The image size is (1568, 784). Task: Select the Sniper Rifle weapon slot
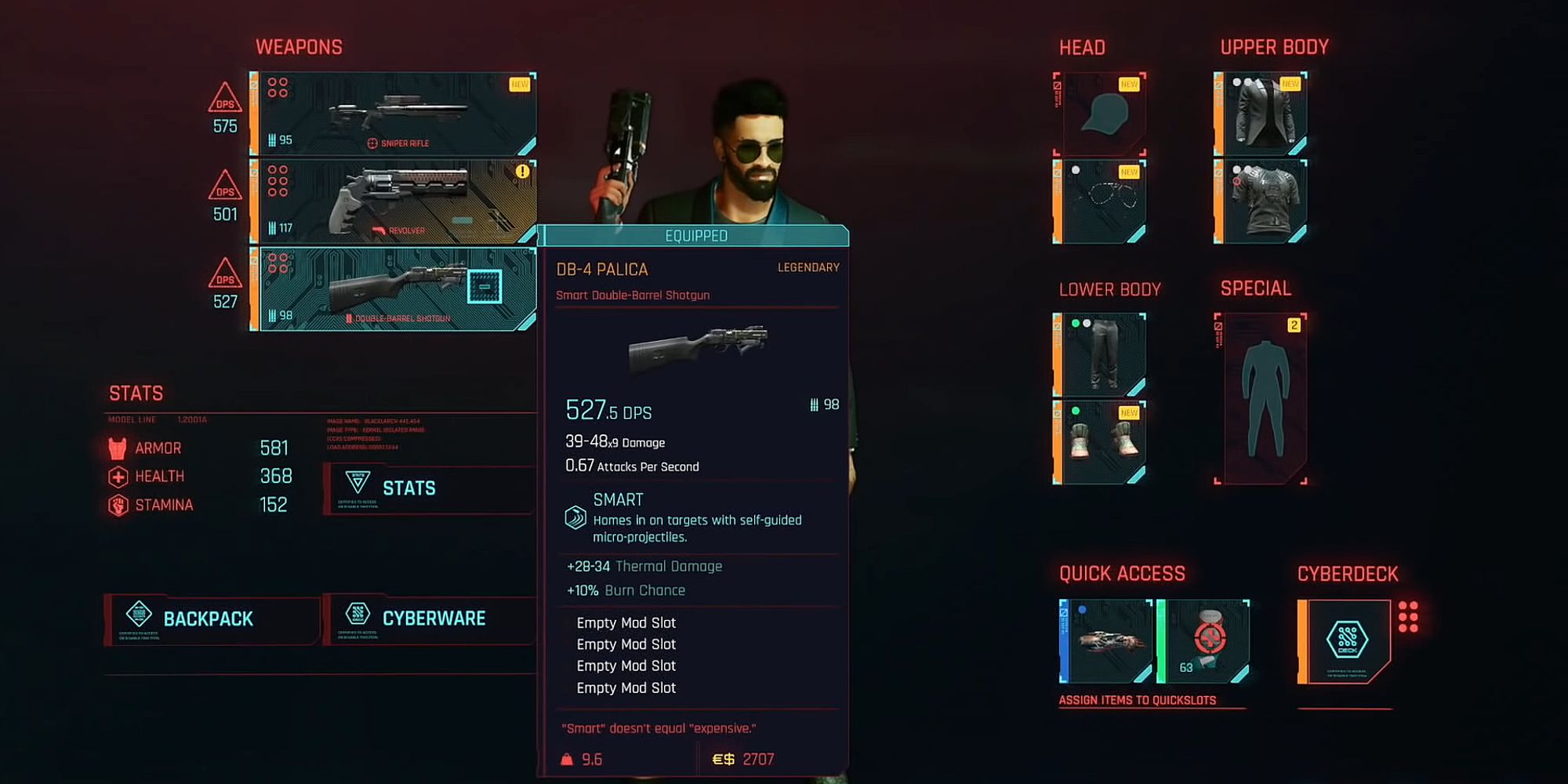[392, 114]
